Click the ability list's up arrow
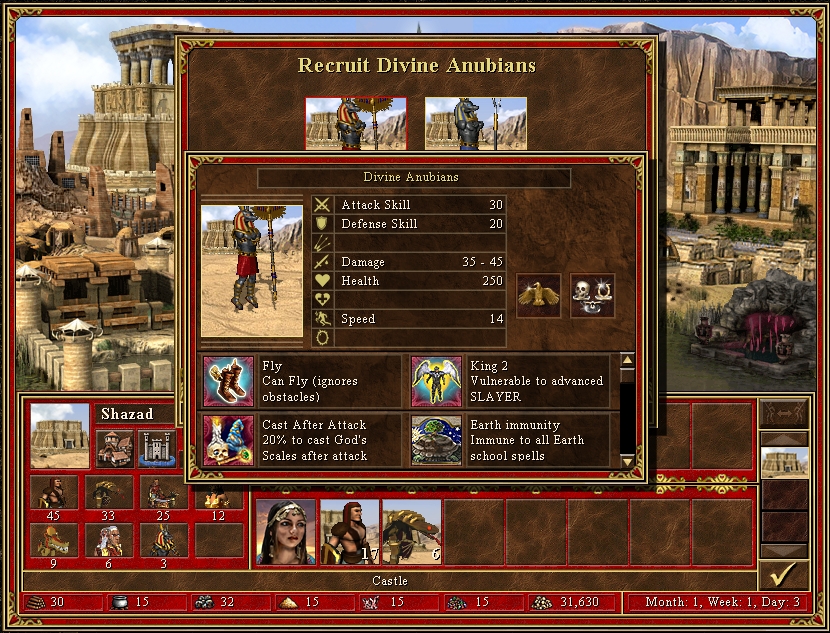Viewport: 830px width, 633px height. (627, 361)
